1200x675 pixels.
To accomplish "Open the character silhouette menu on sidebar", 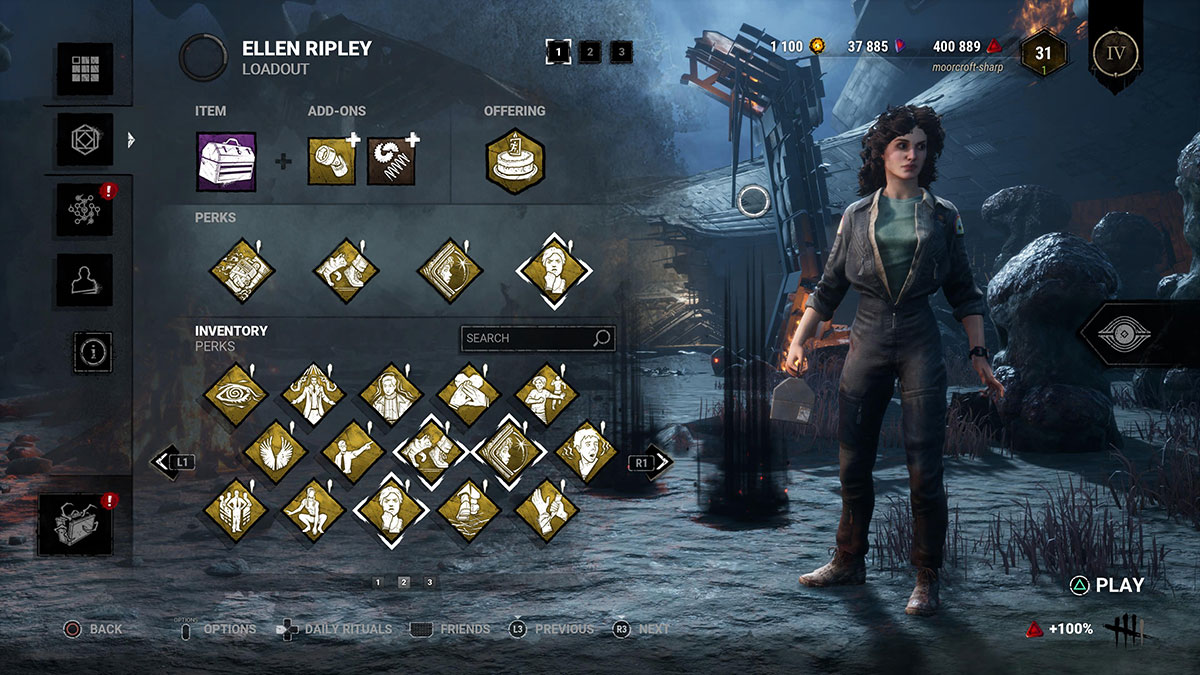I will 84,279.
